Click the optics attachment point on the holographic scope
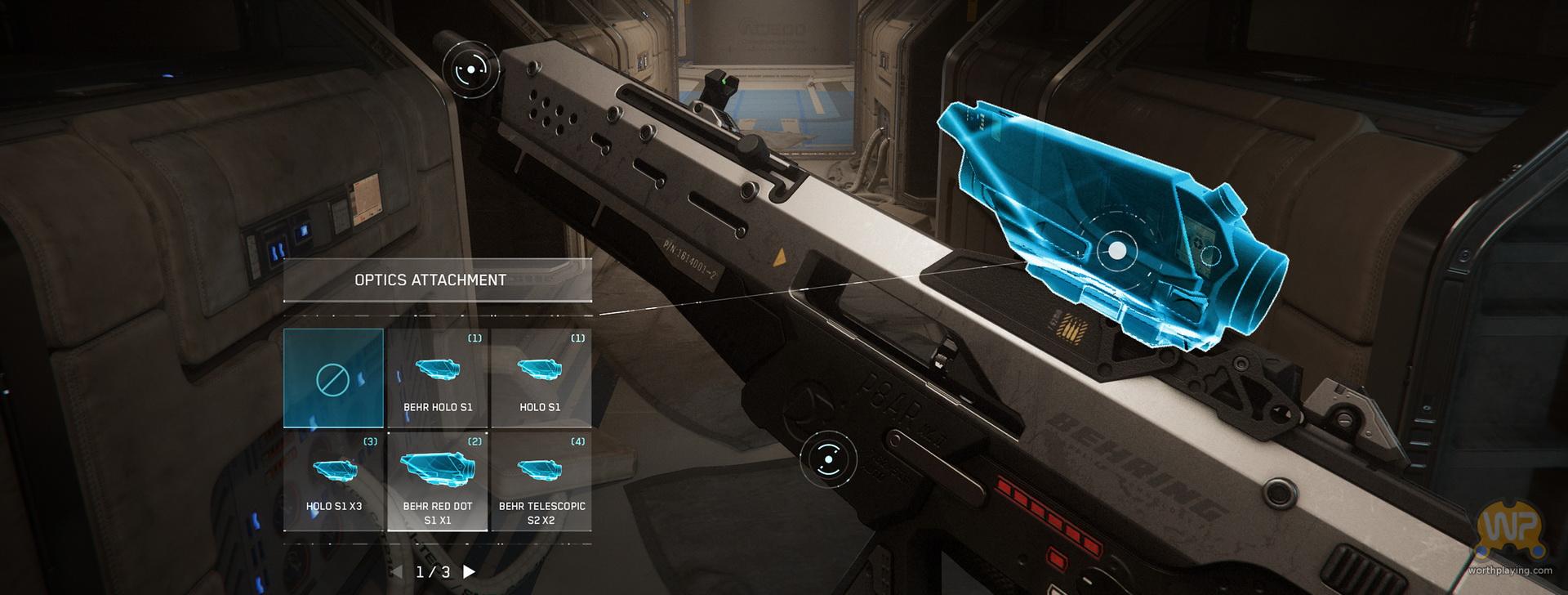1568x595 pixels. pyautogui.click(x=1116, y=251)
